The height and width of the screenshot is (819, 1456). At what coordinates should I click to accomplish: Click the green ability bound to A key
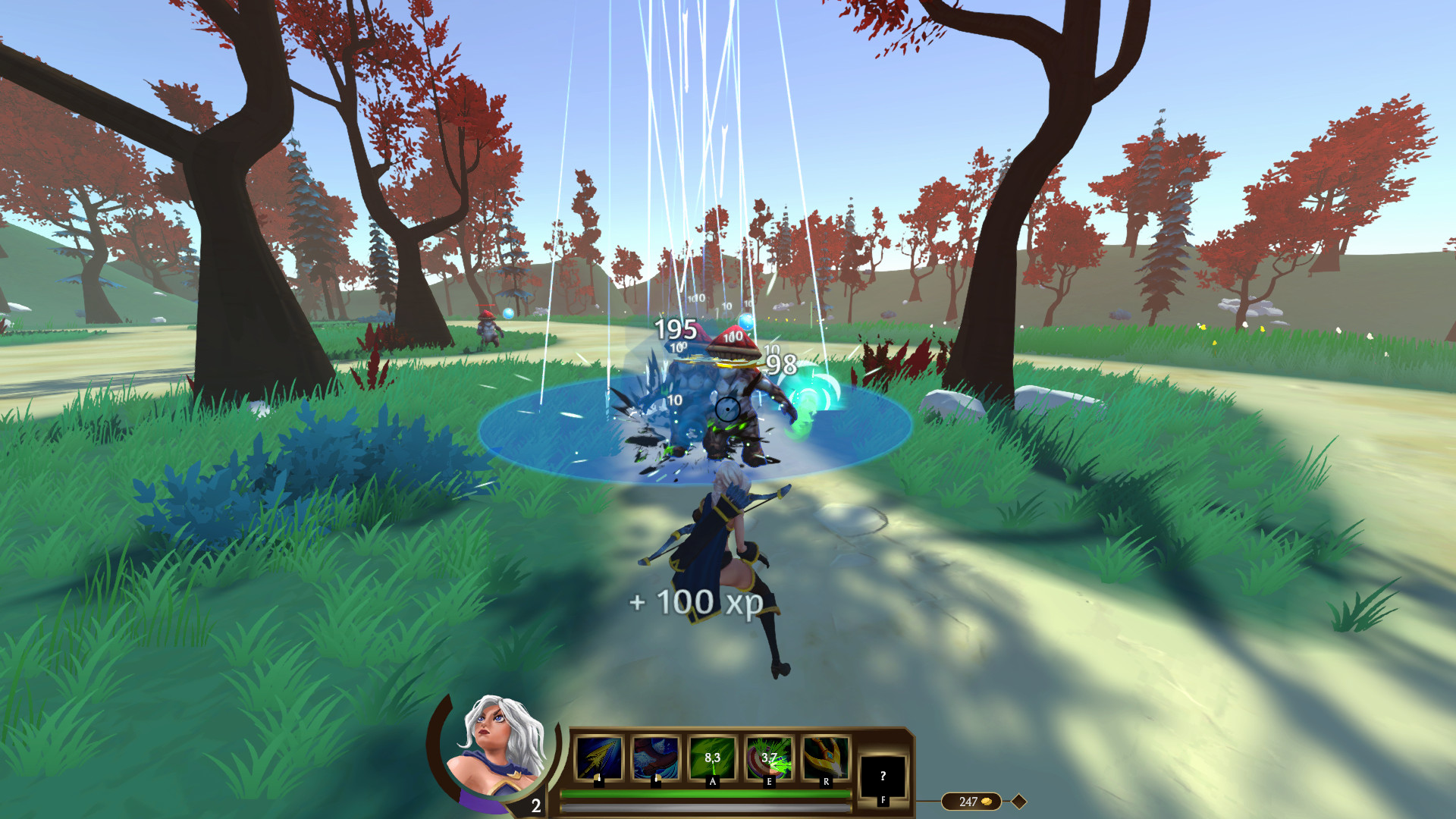pyautogui.click(x=711, y=758)
